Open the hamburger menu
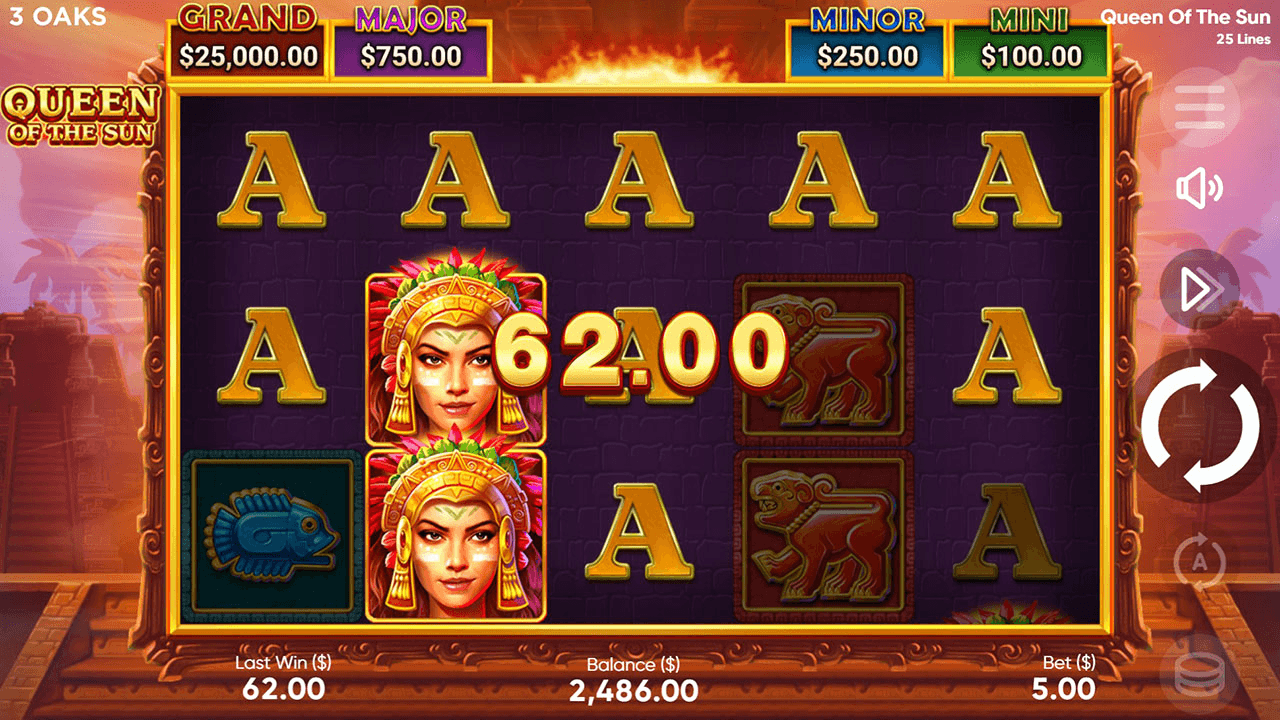 1199,106
